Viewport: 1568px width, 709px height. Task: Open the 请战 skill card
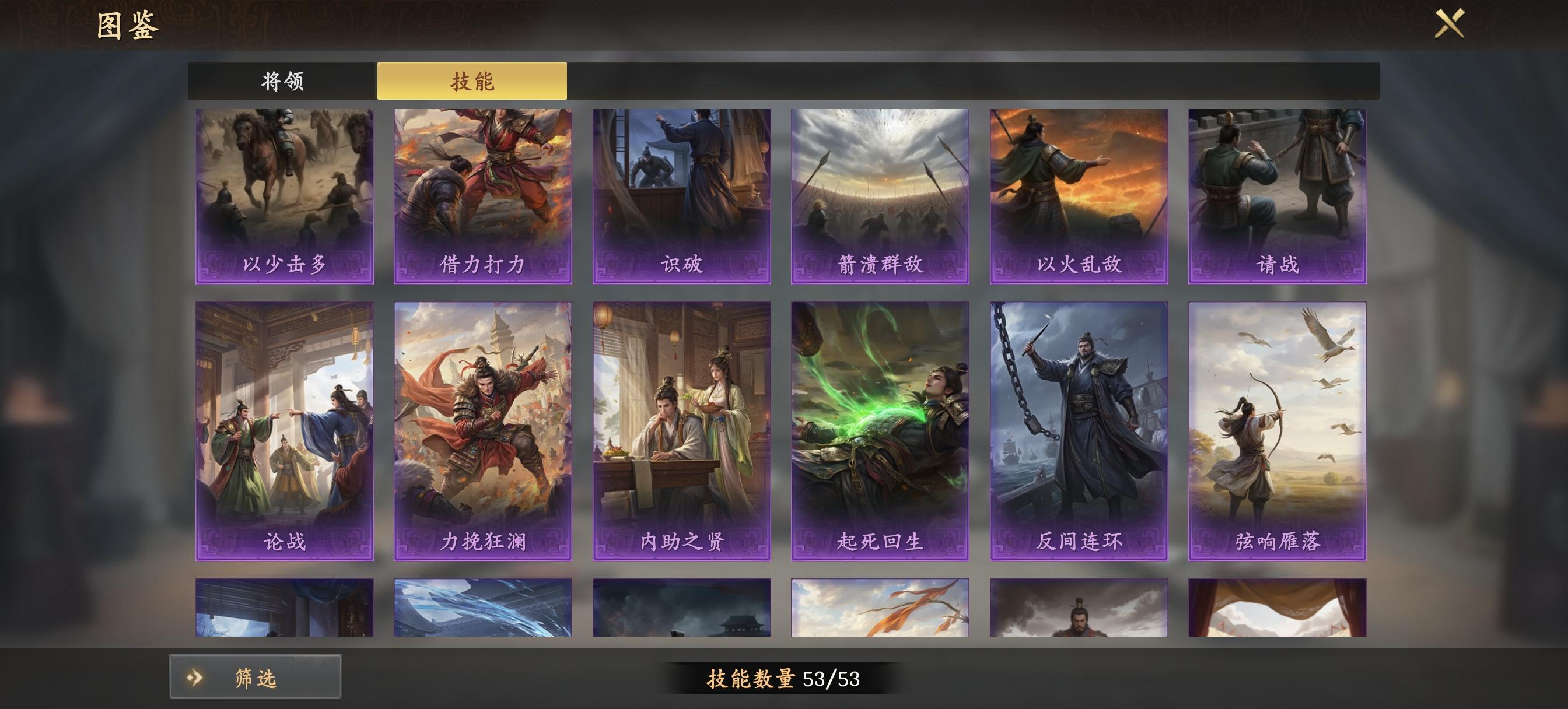[x=1278, y=195]
